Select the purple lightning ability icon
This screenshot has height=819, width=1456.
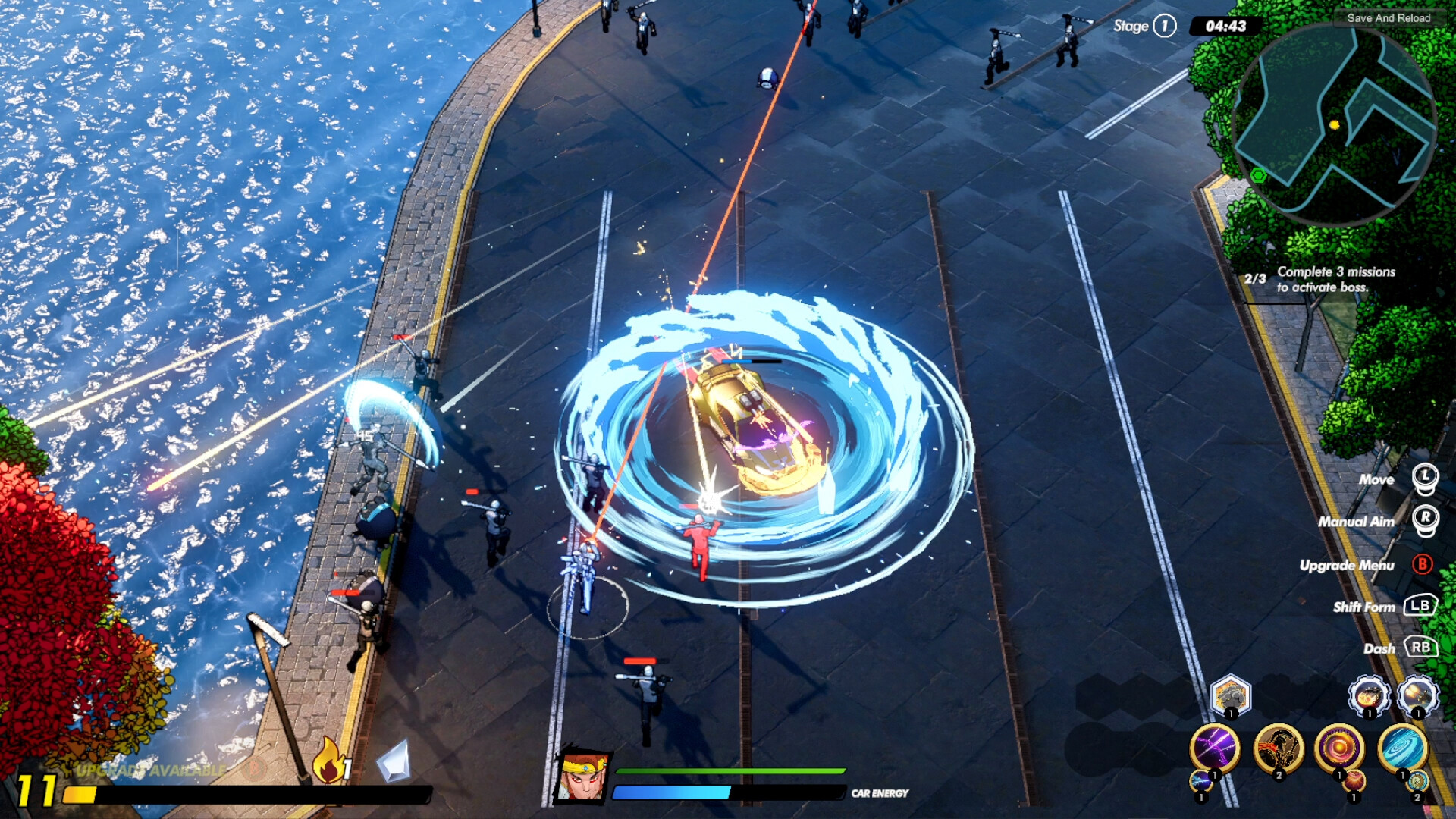[x=1216, y=747]
